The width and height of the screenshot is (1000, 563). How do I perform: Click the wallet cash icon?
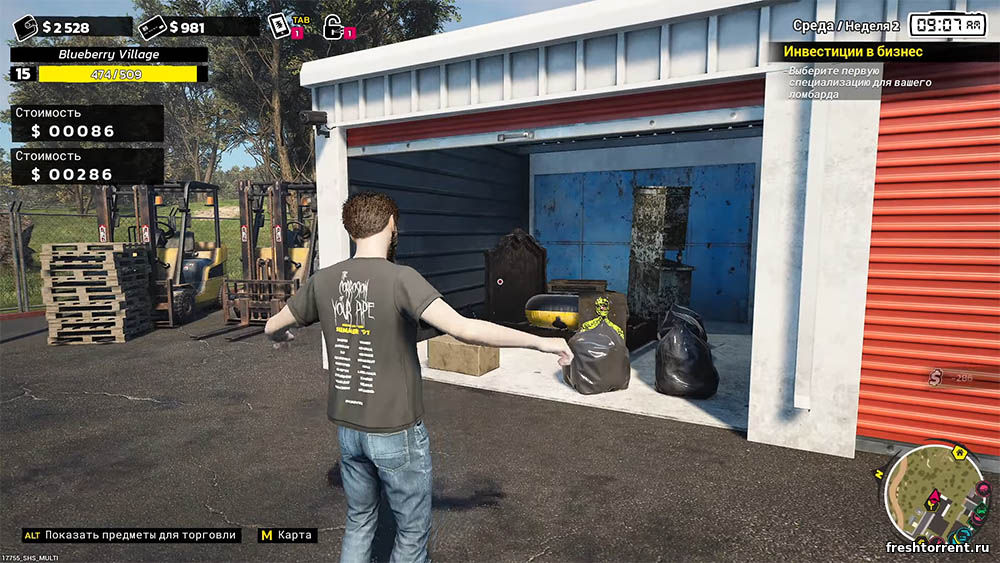click(25, 27)
